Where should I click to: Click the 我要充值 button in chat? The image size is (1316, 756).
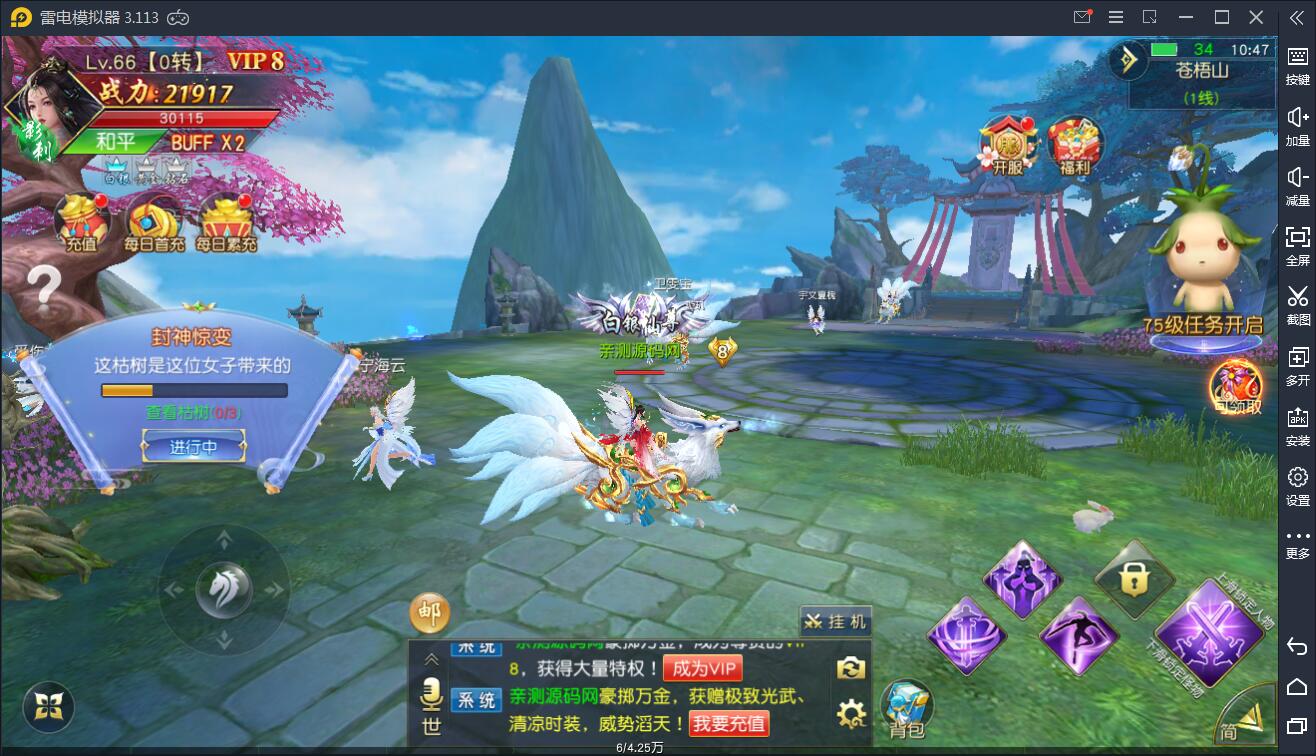730,722
